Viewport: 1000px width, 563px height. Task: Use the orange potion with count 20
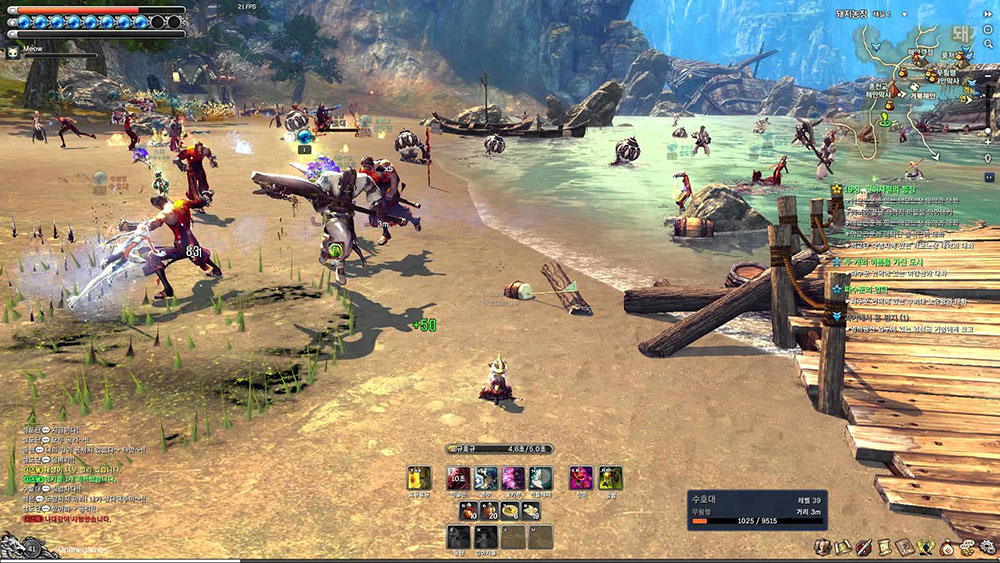pos(490,511)
